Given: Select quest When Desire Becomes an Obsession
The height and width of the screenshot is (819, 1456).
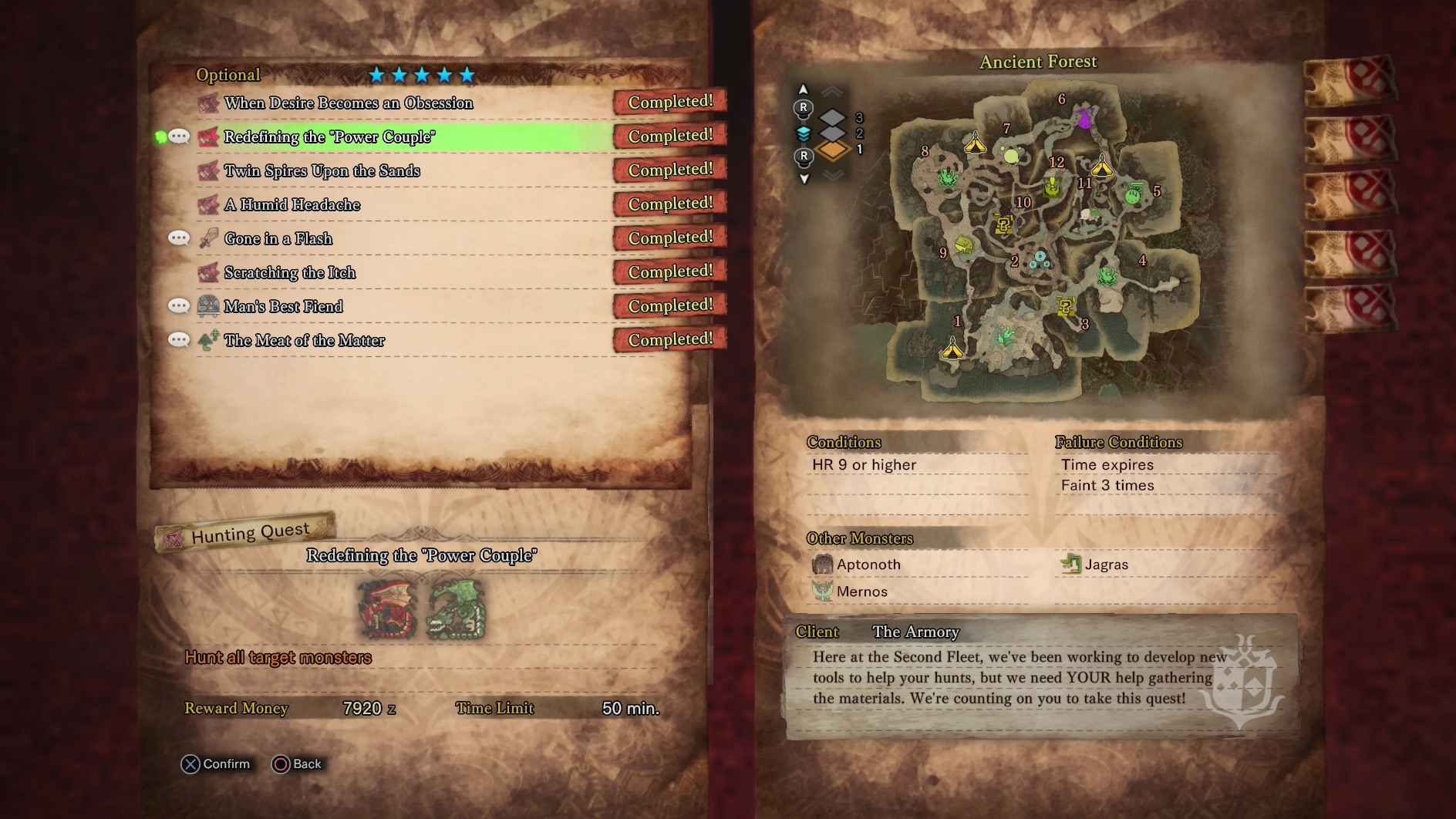Looking at the screenshot, I should 349,103.
